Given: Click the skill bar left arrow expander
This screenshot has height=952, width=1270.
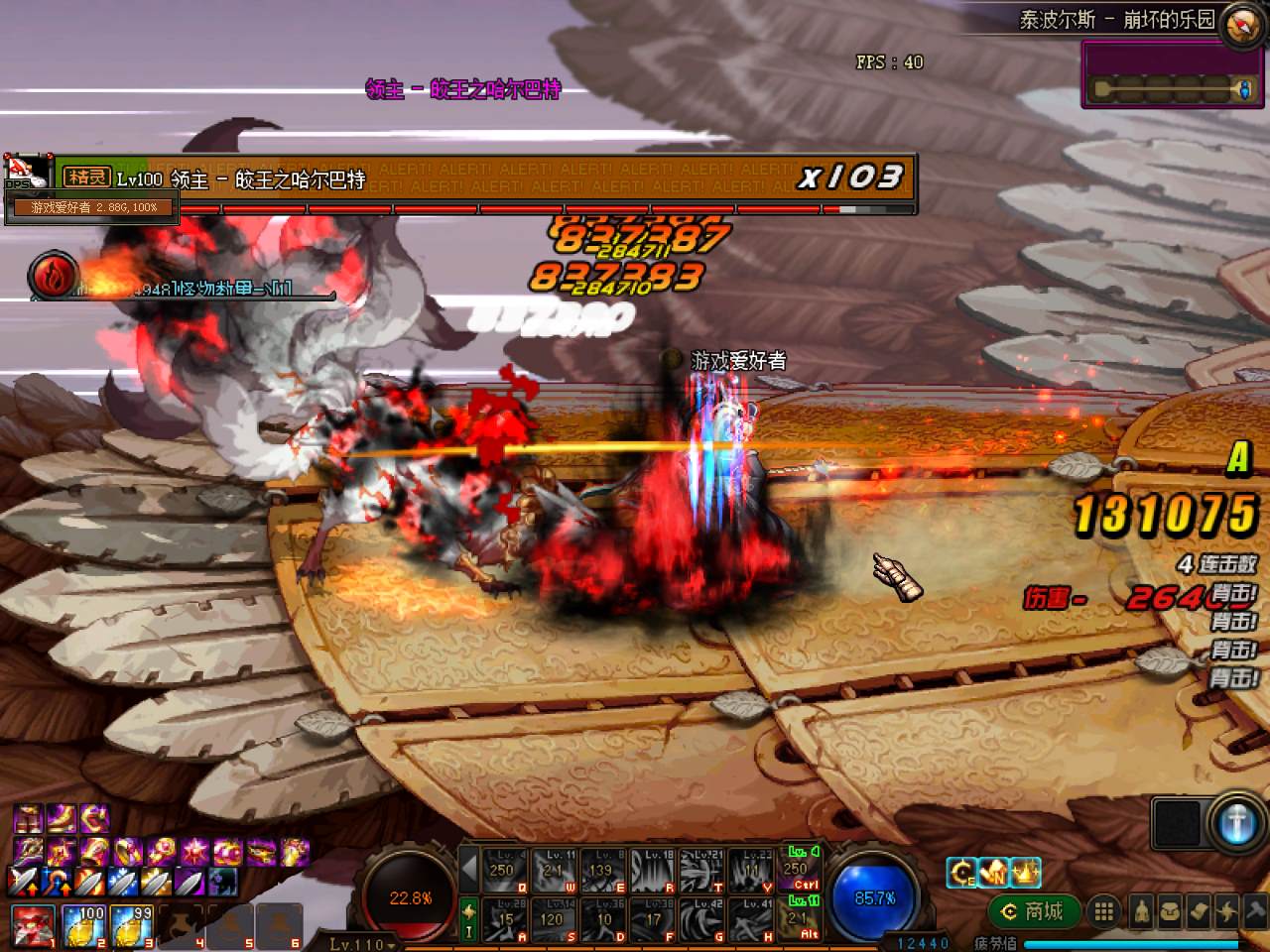Looking at the screenshot, I should coord(469,870).
